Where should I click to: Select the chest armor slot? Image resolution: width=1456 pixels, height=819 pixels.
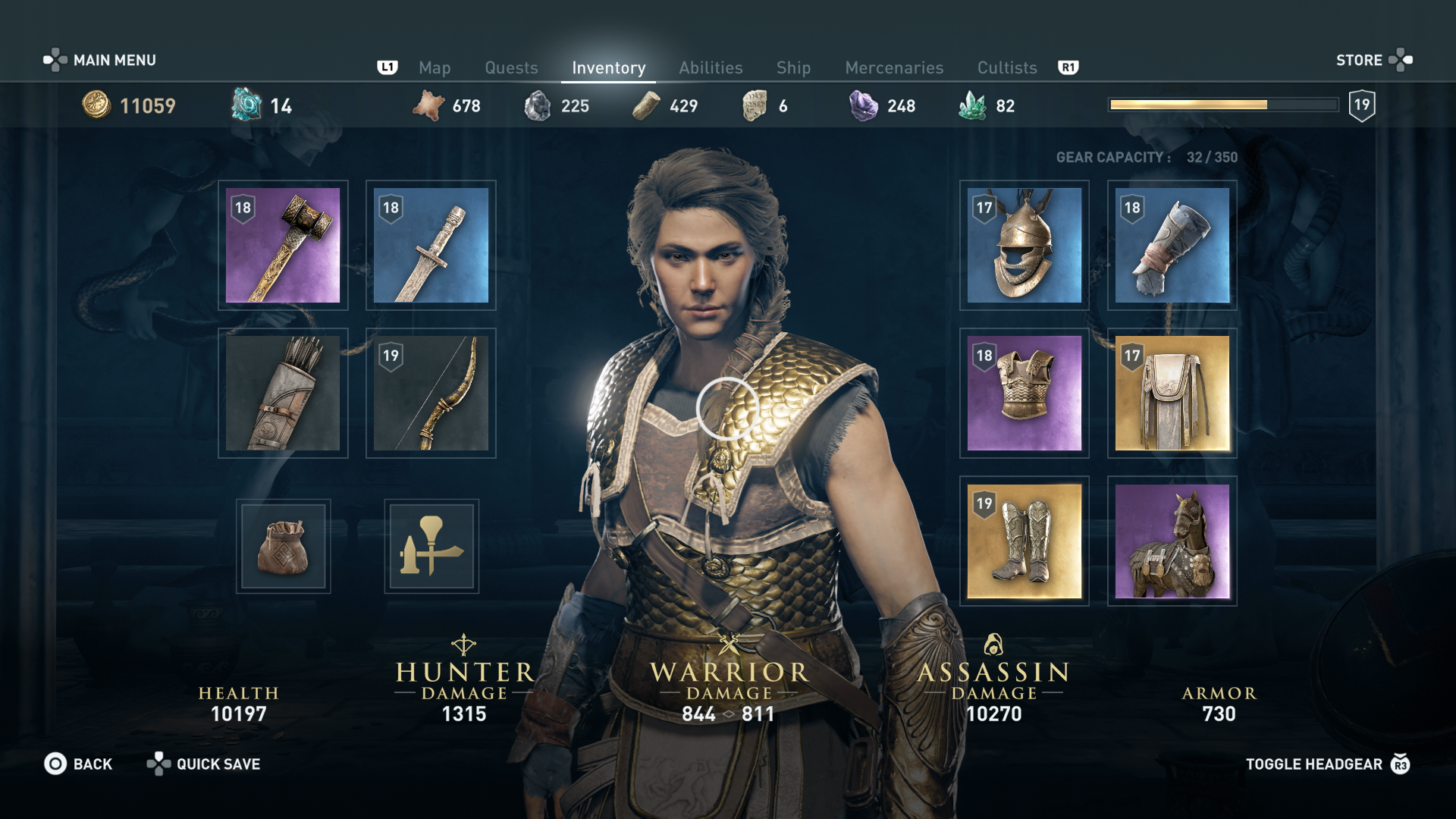point(1024,393)
